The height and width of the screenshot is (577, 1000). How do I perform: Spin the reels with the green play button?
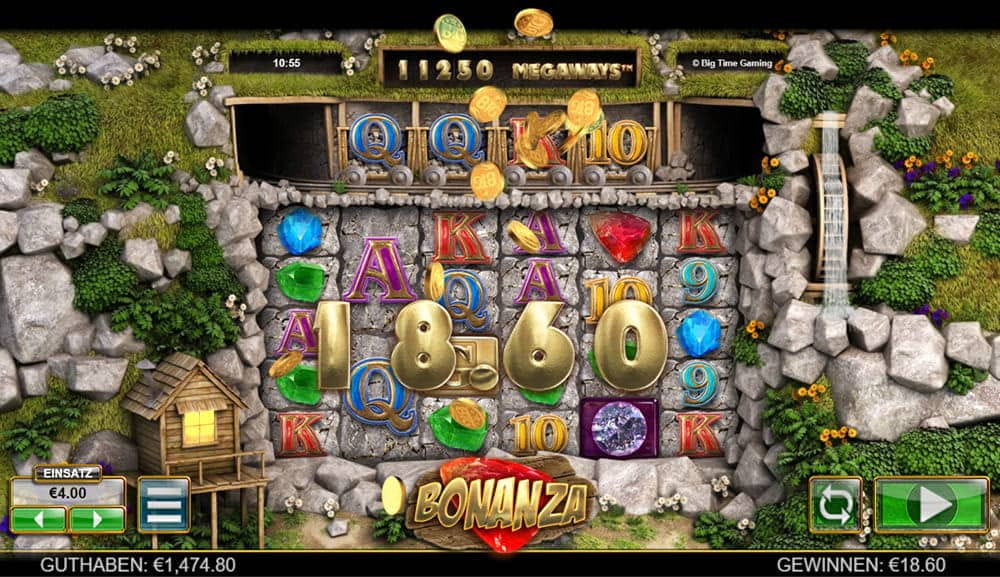click(931, 504)
